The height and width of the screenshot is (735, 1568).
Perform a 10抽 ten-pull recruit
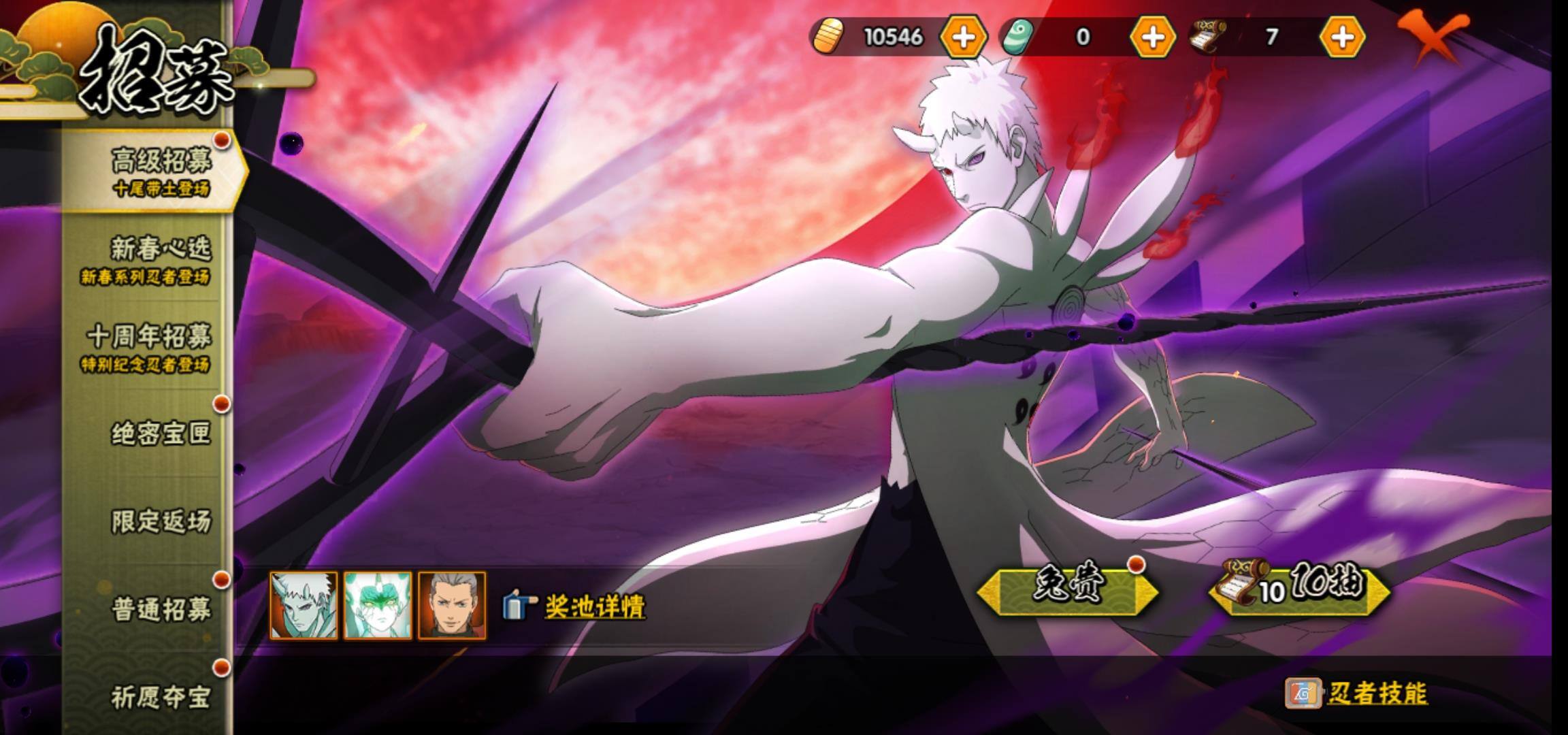point(1298,590)
